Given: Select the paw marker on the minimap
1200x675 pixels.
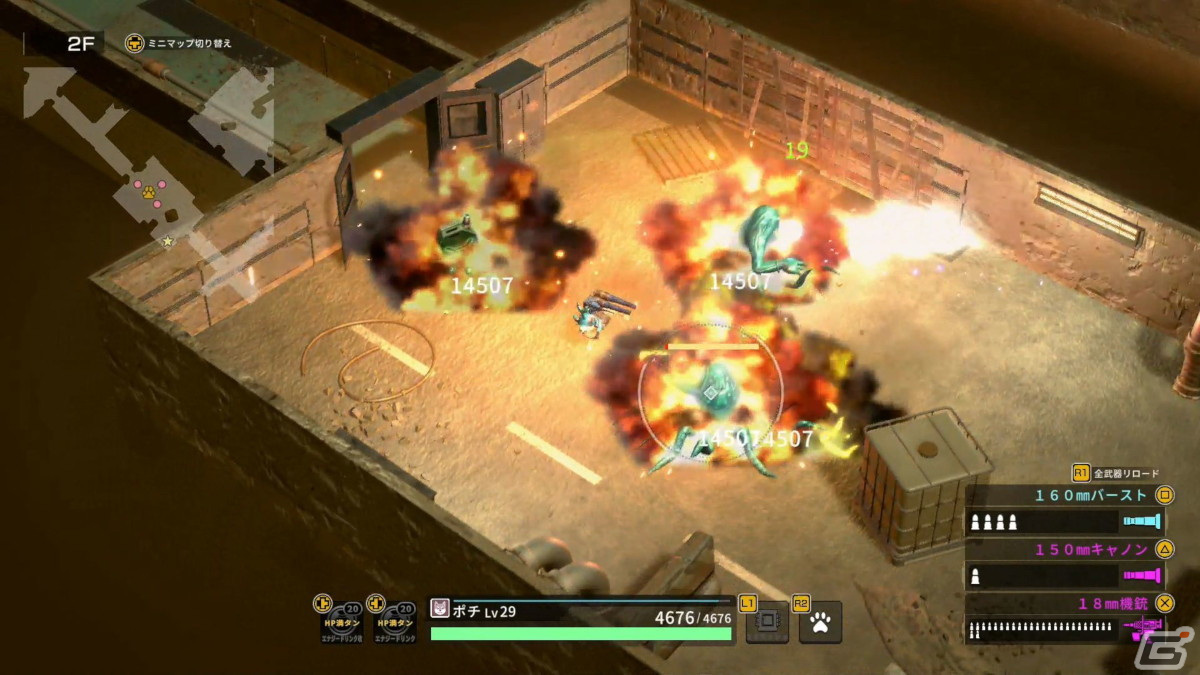Looking at the screenshot, I should click(x=148, y=189).
